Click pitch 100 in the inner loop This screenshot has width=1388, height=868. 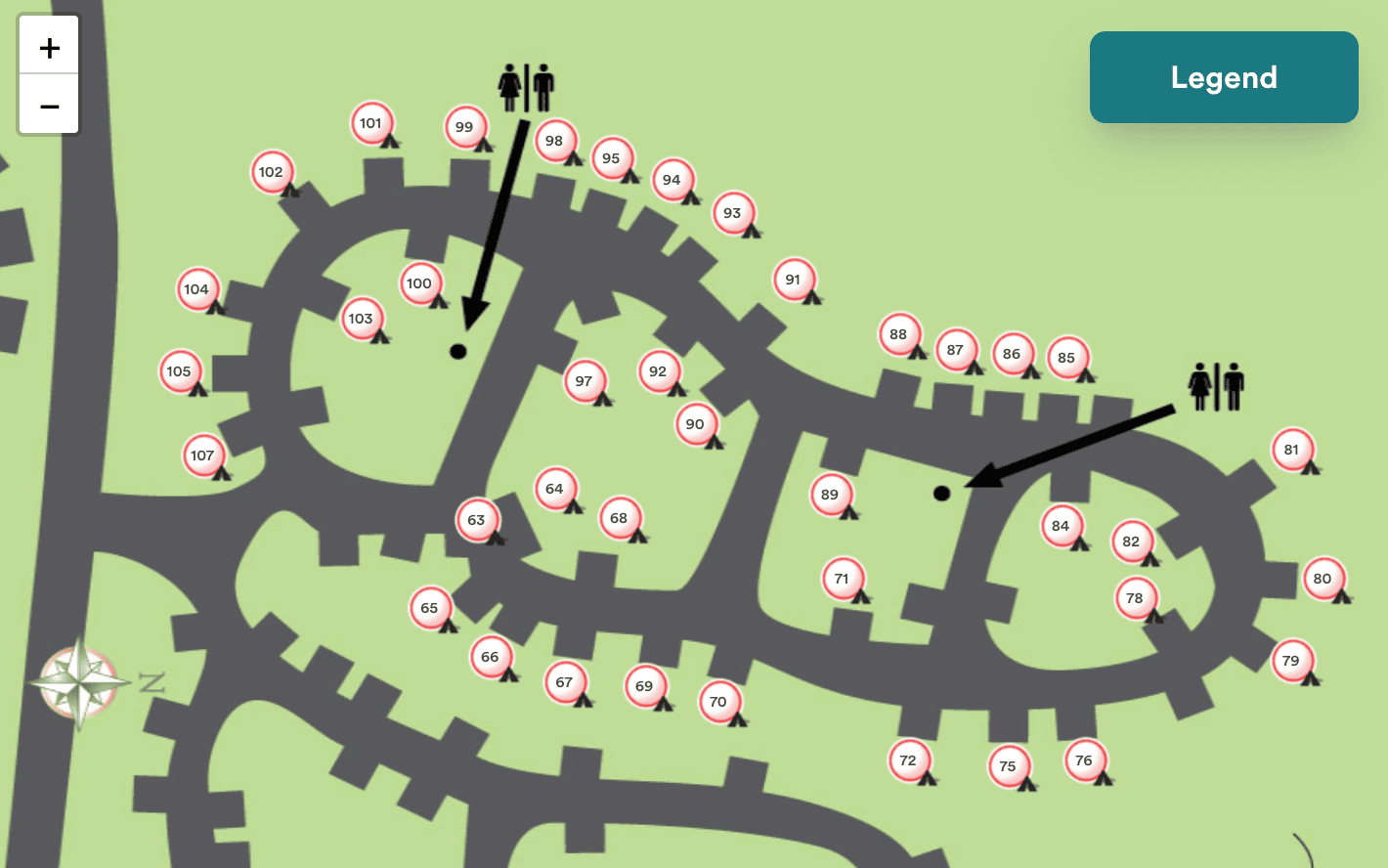418,282
